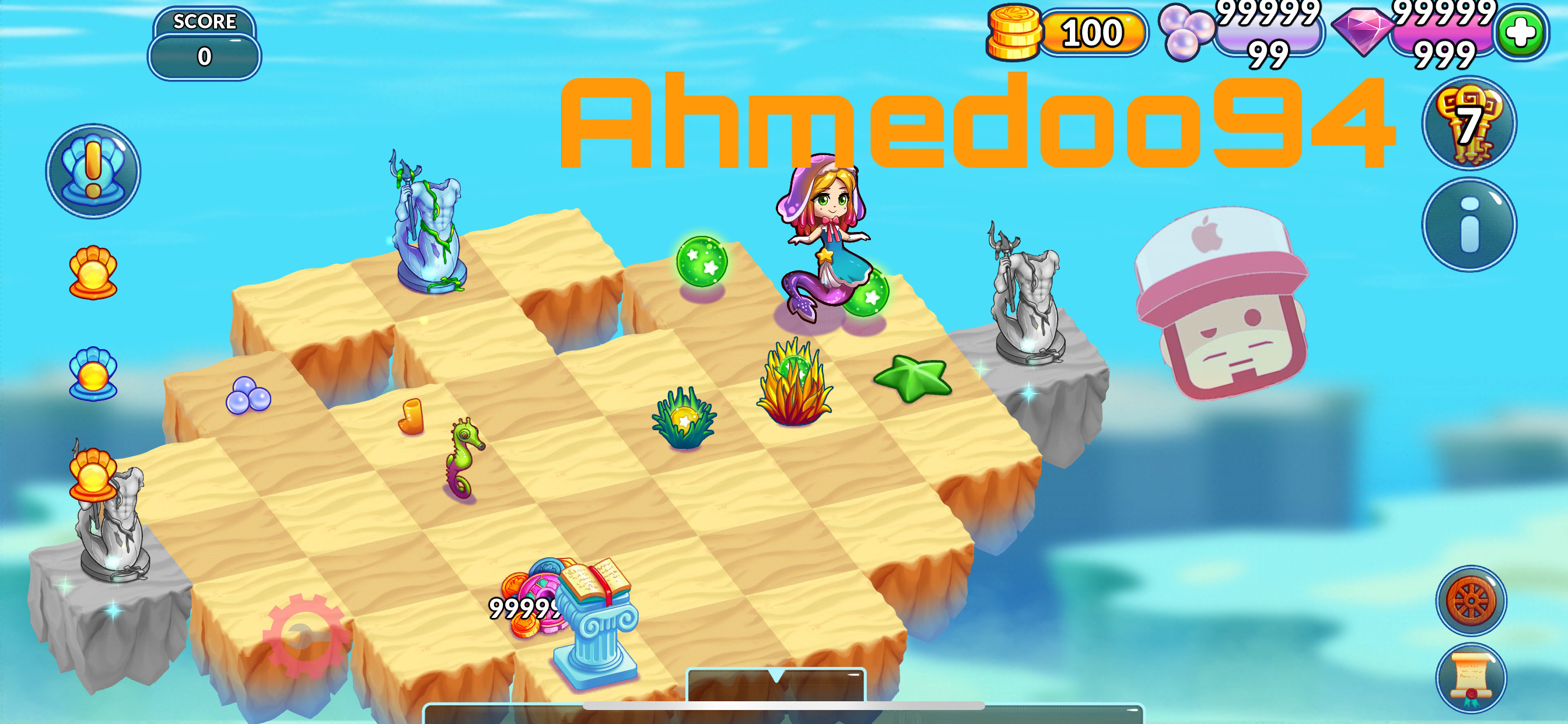The height and width of the screenshot is (724, 1568).
Task: Tap the green plus button to add gems
Action: tap(1520, 33)
